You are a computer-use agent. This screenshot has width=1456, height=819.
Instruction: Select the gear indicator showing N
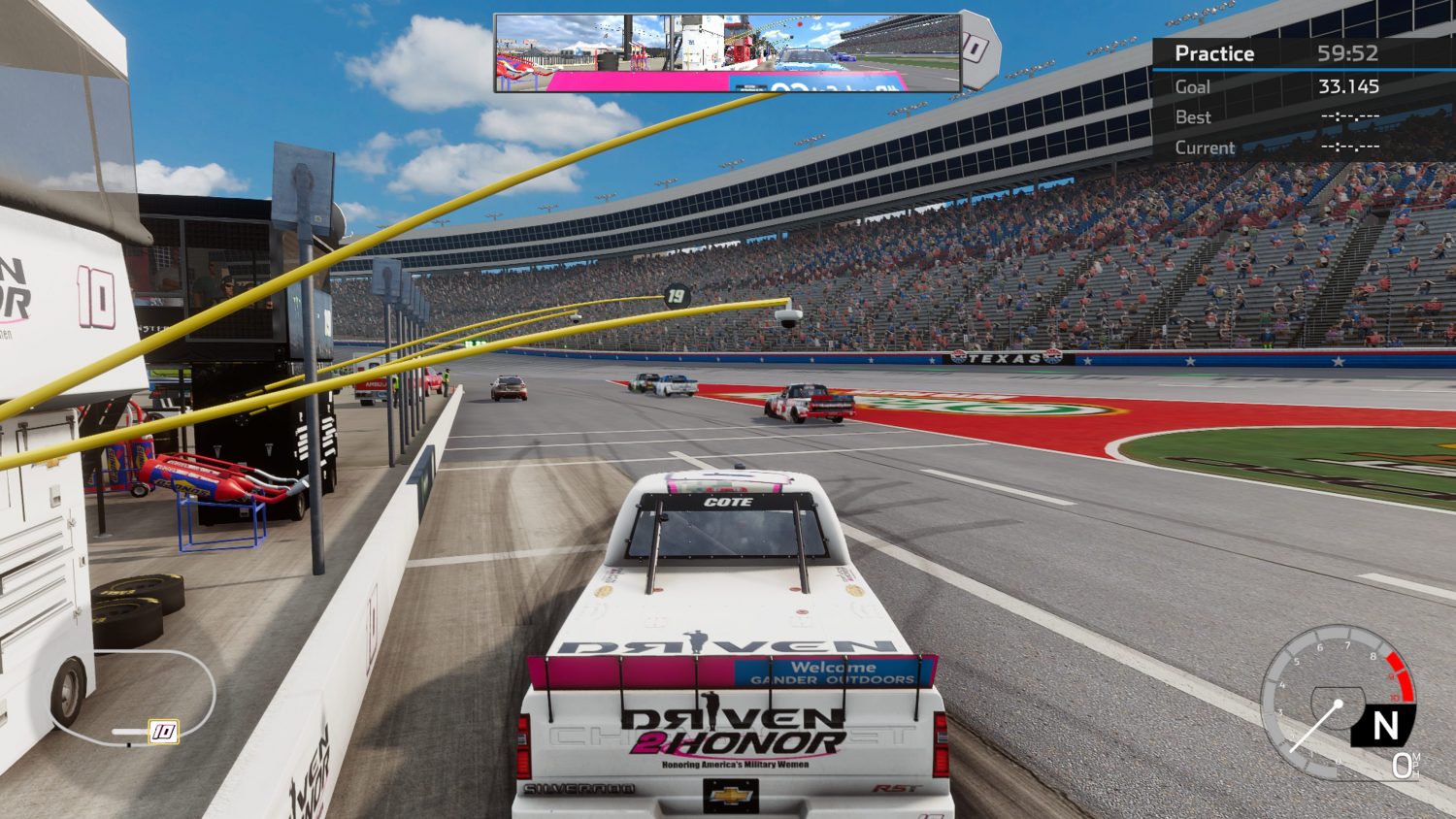(x=1385, y=725)
